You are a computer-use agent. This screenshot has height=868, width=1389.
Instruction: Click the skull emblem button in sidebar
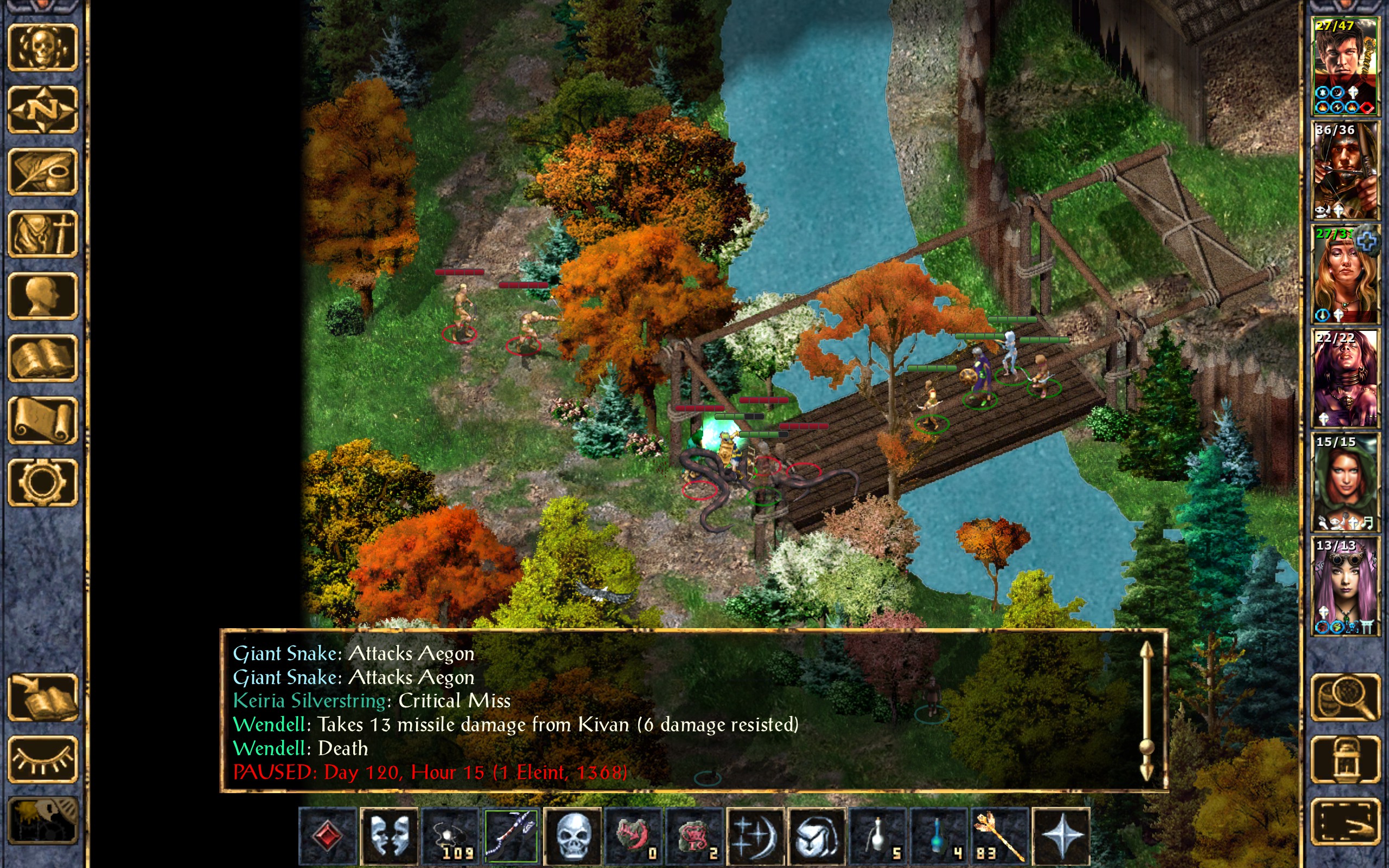point(42,48)
